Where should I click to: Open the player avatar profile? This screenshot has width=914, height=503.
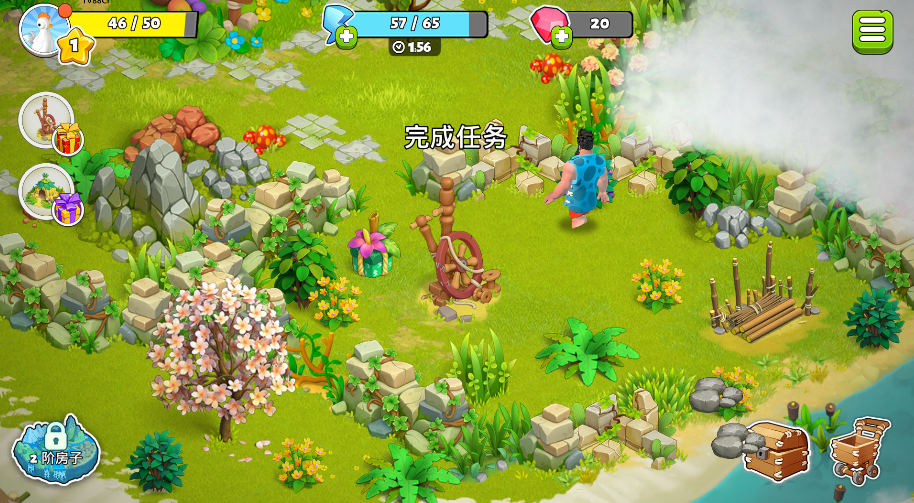point(45,28)
